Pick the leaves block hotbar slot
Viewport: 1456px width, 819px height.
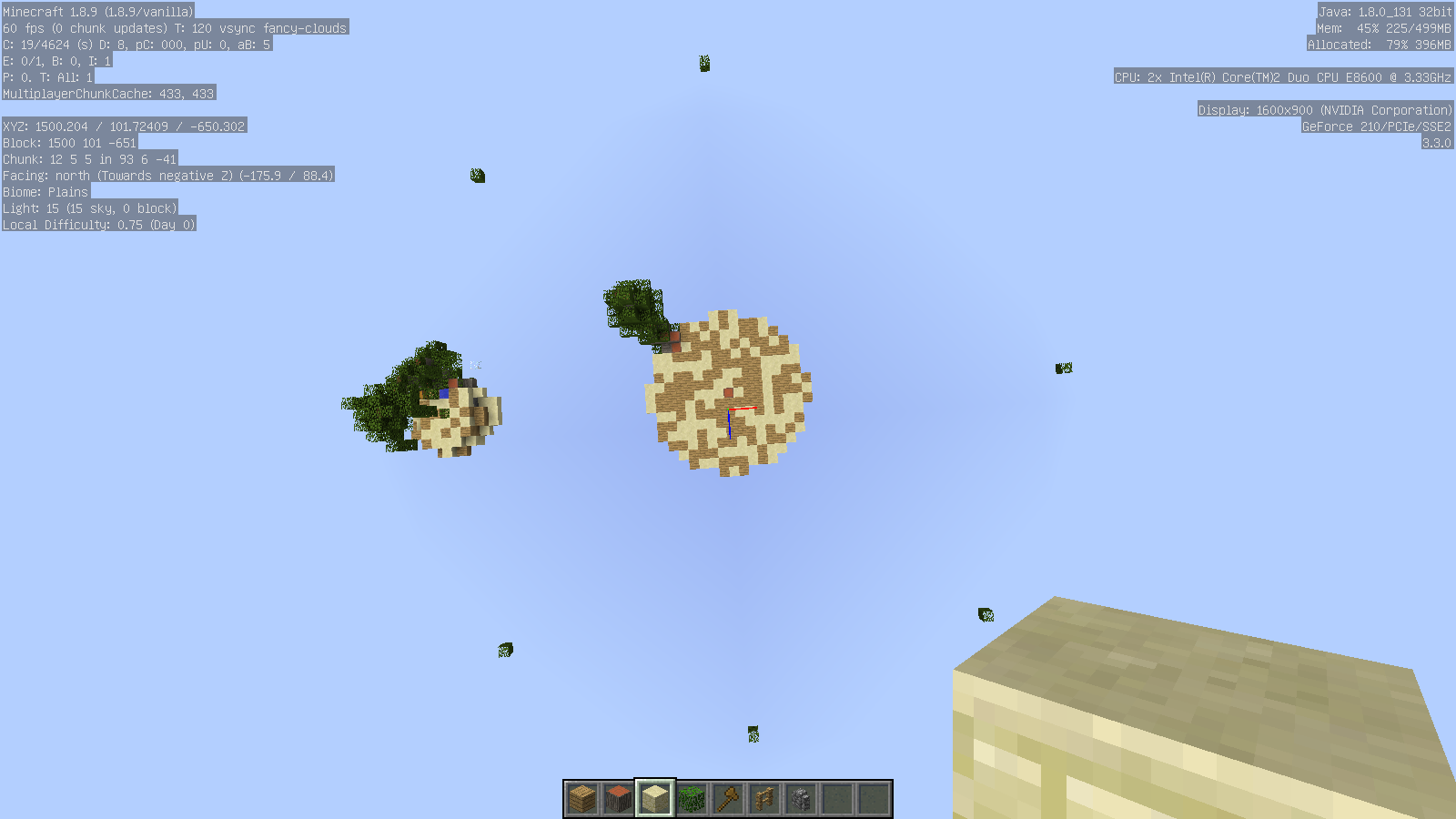(x=692, y=799)
